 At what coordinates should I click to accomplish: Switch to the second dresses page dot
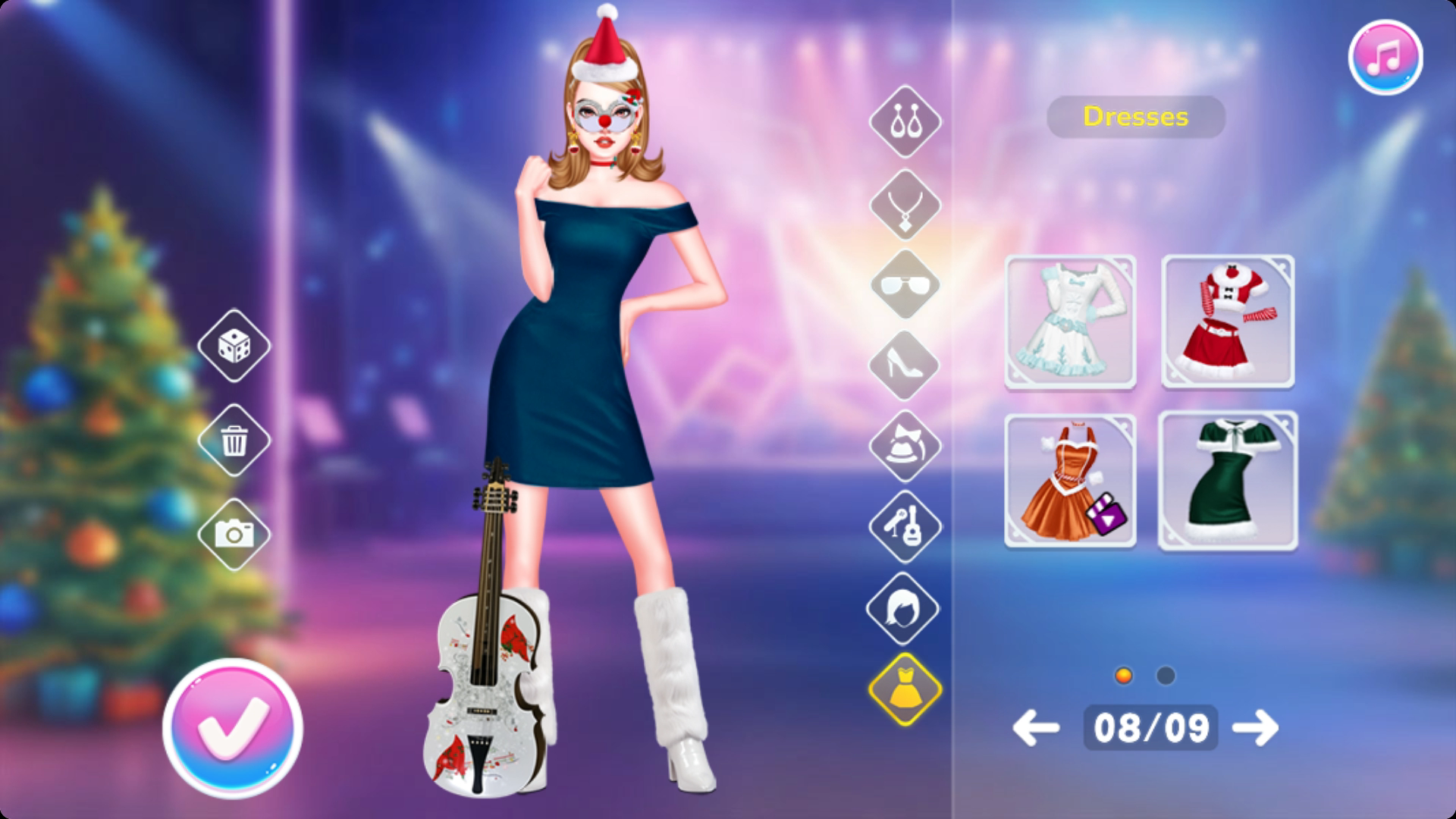[x=1166, y=676]
